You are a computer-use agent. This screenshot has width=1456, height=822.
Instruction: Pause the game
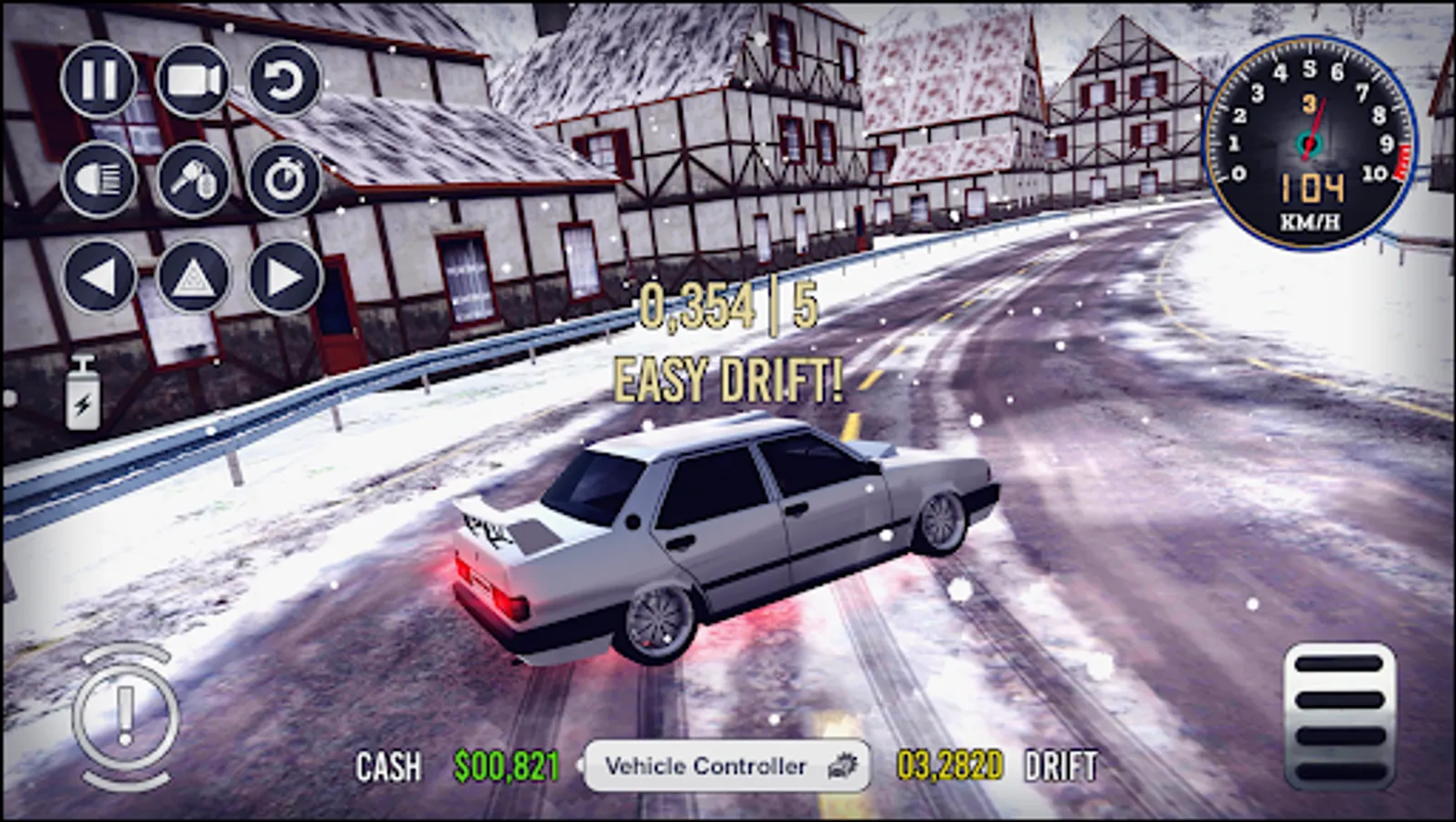click(x=102, y=80)
